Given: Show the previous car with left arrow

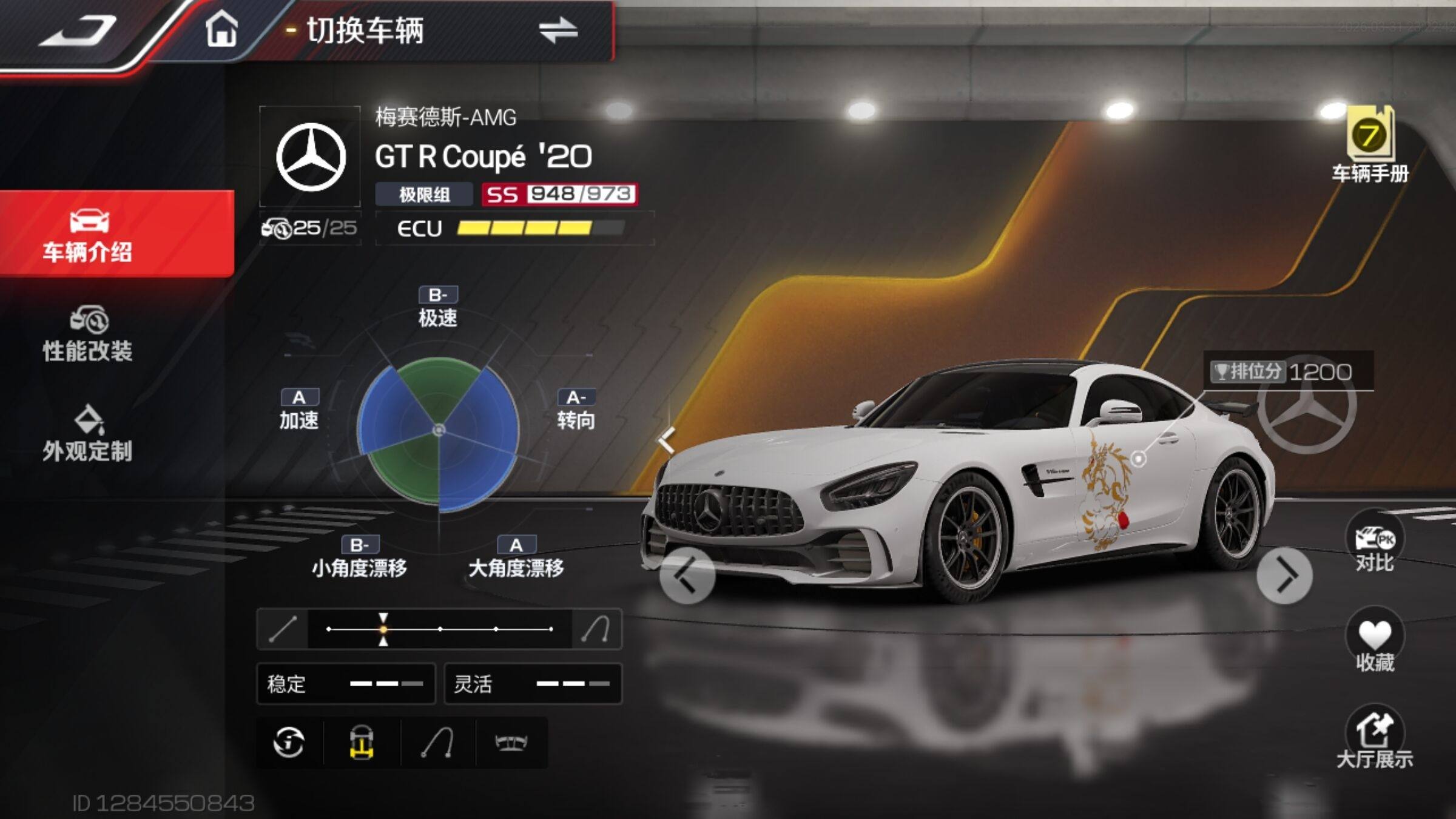Looking at the screenshot, I should tap(687, 576).
